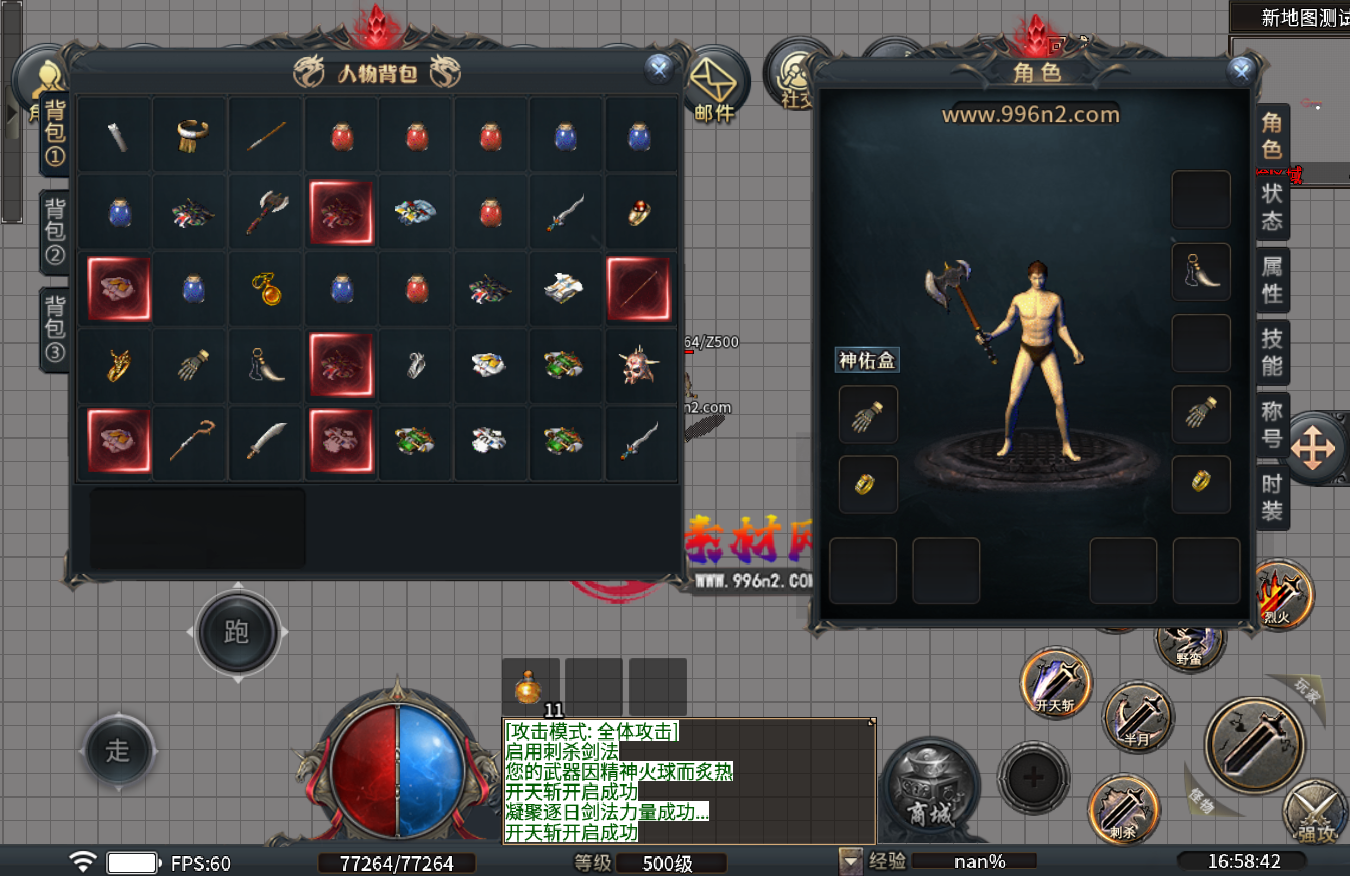
Task: Open the 邮件 mail icon
Action: point(714,84)
